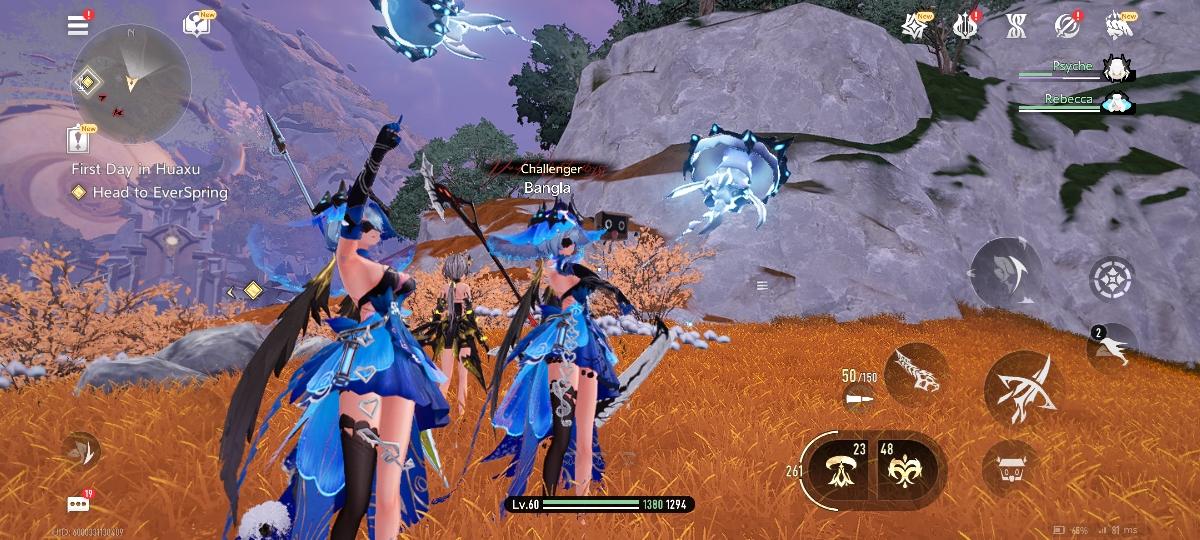
Task: Open the chat bubble with 19 messages
Action: [78, 504]
